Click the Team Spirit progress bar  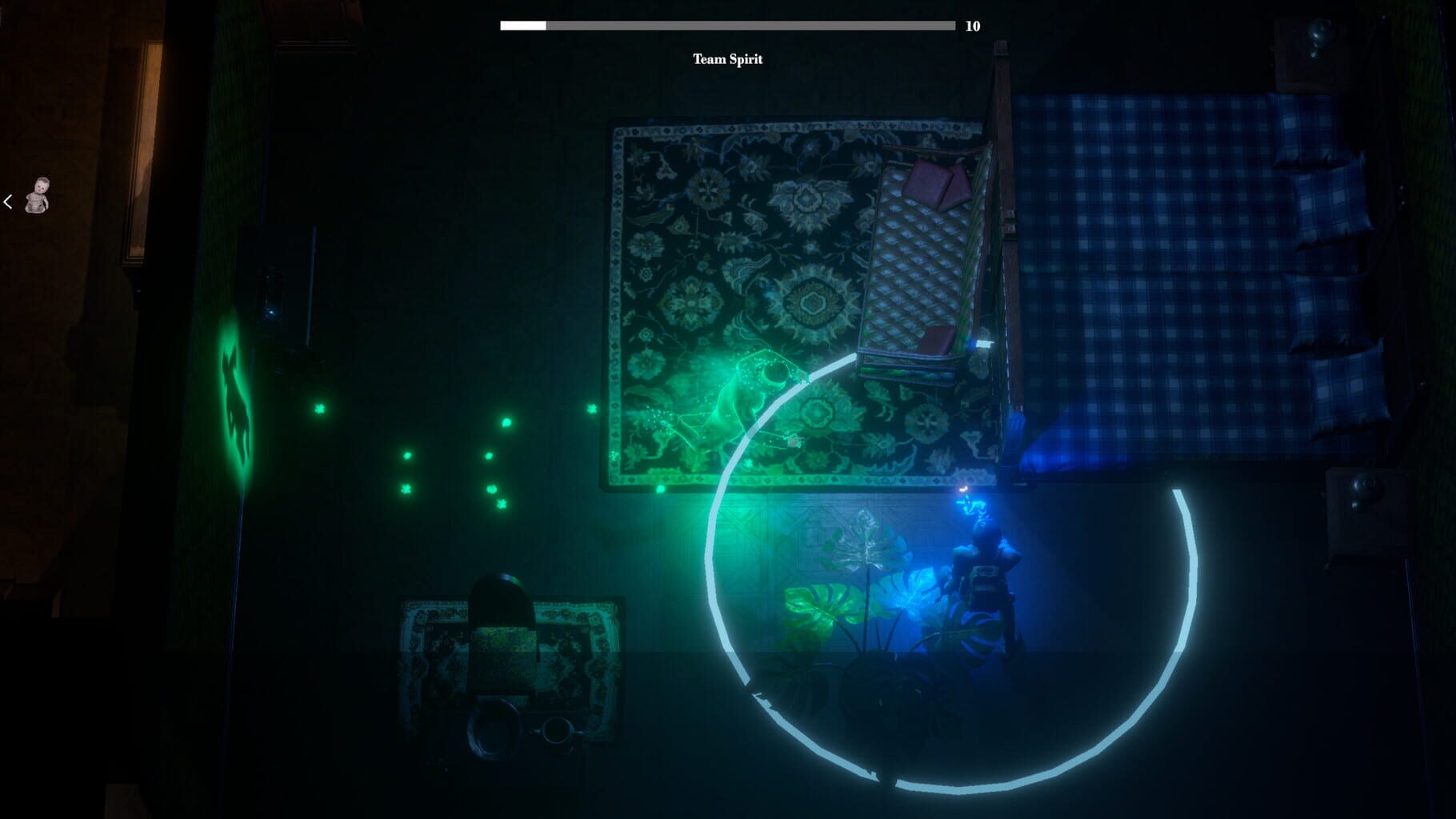click(726, 25)
